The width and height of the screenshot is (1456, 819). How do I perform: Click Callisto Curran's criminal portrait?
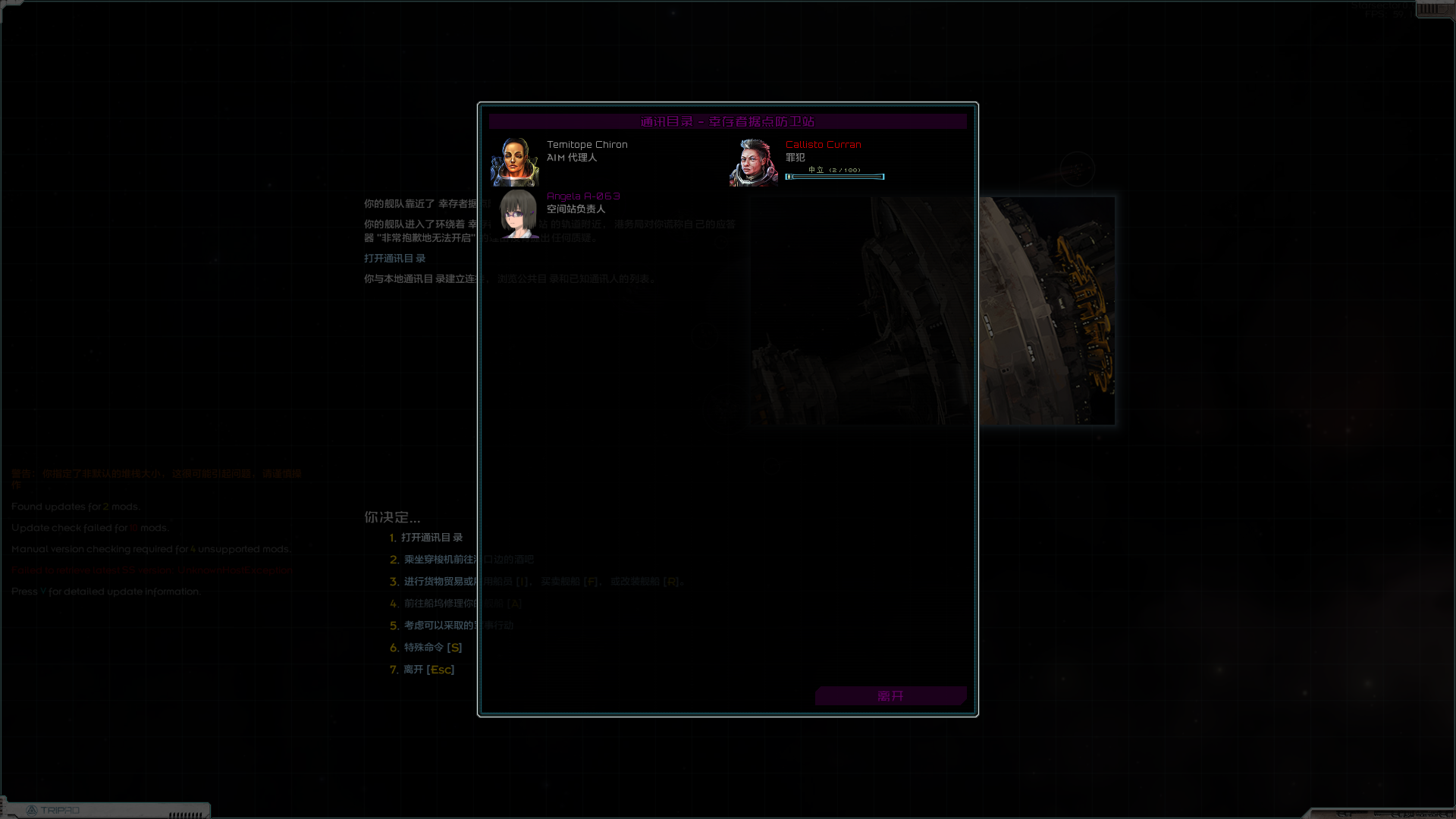tap(754, 160)
